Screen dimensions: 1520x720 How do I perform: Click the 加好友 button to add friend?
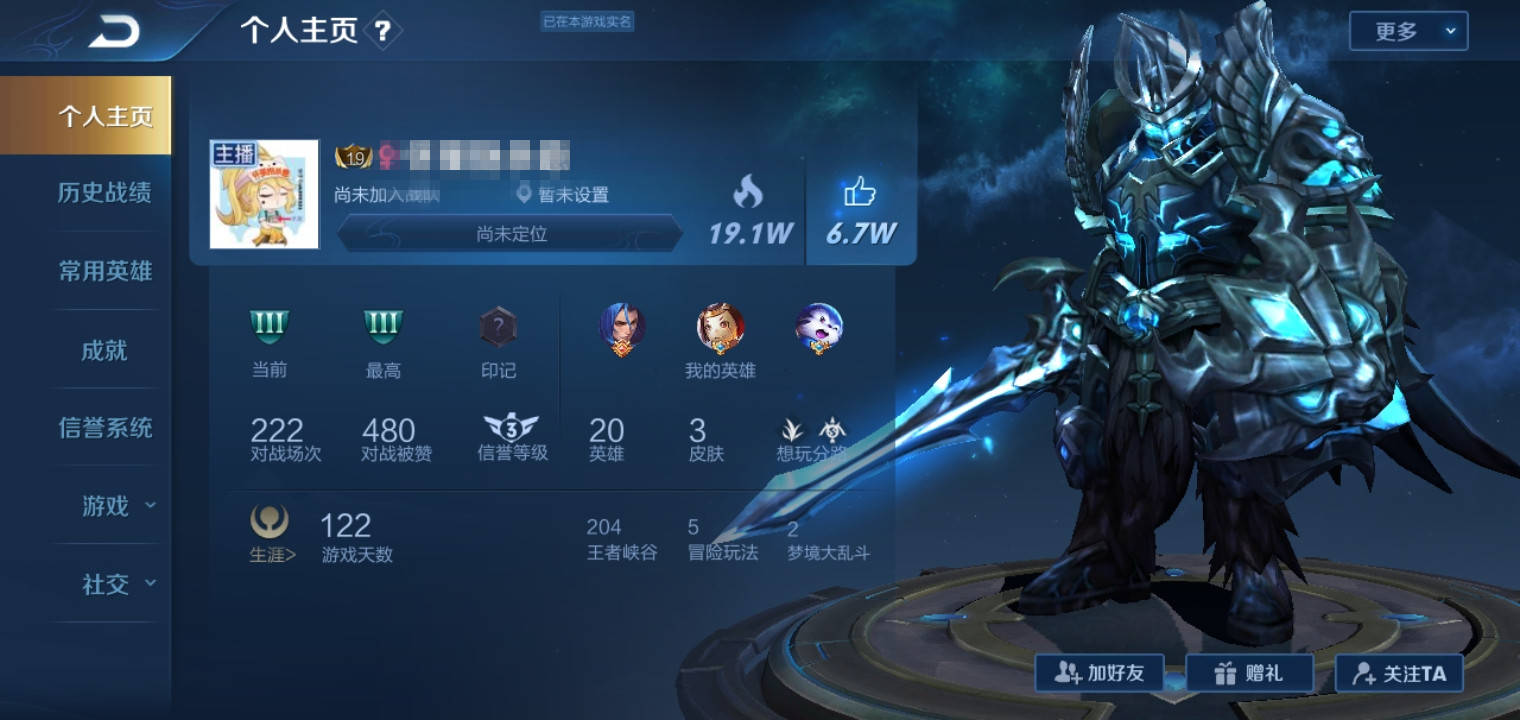(x=1100, y=672)
